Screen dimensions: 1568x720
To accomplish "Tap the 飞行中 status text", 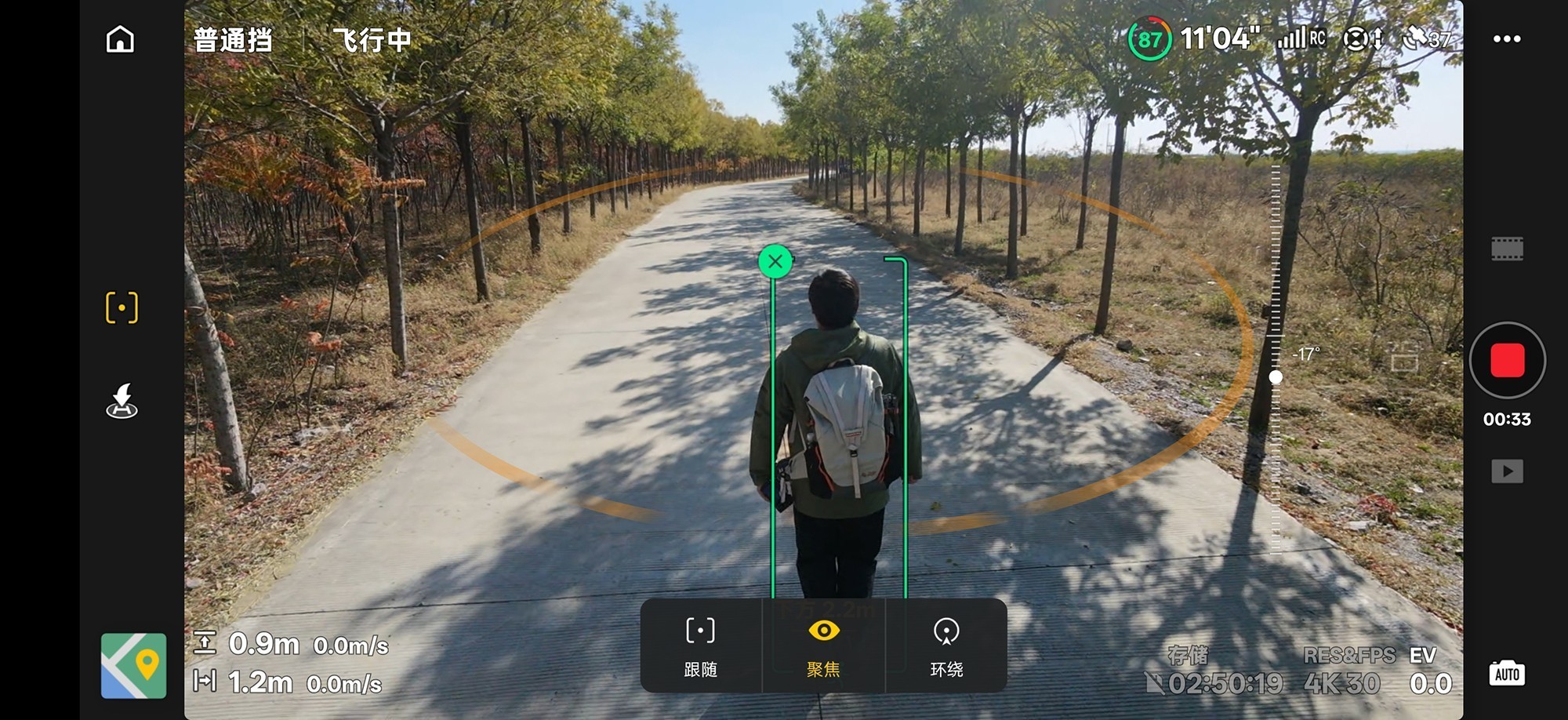I will 372,39.
